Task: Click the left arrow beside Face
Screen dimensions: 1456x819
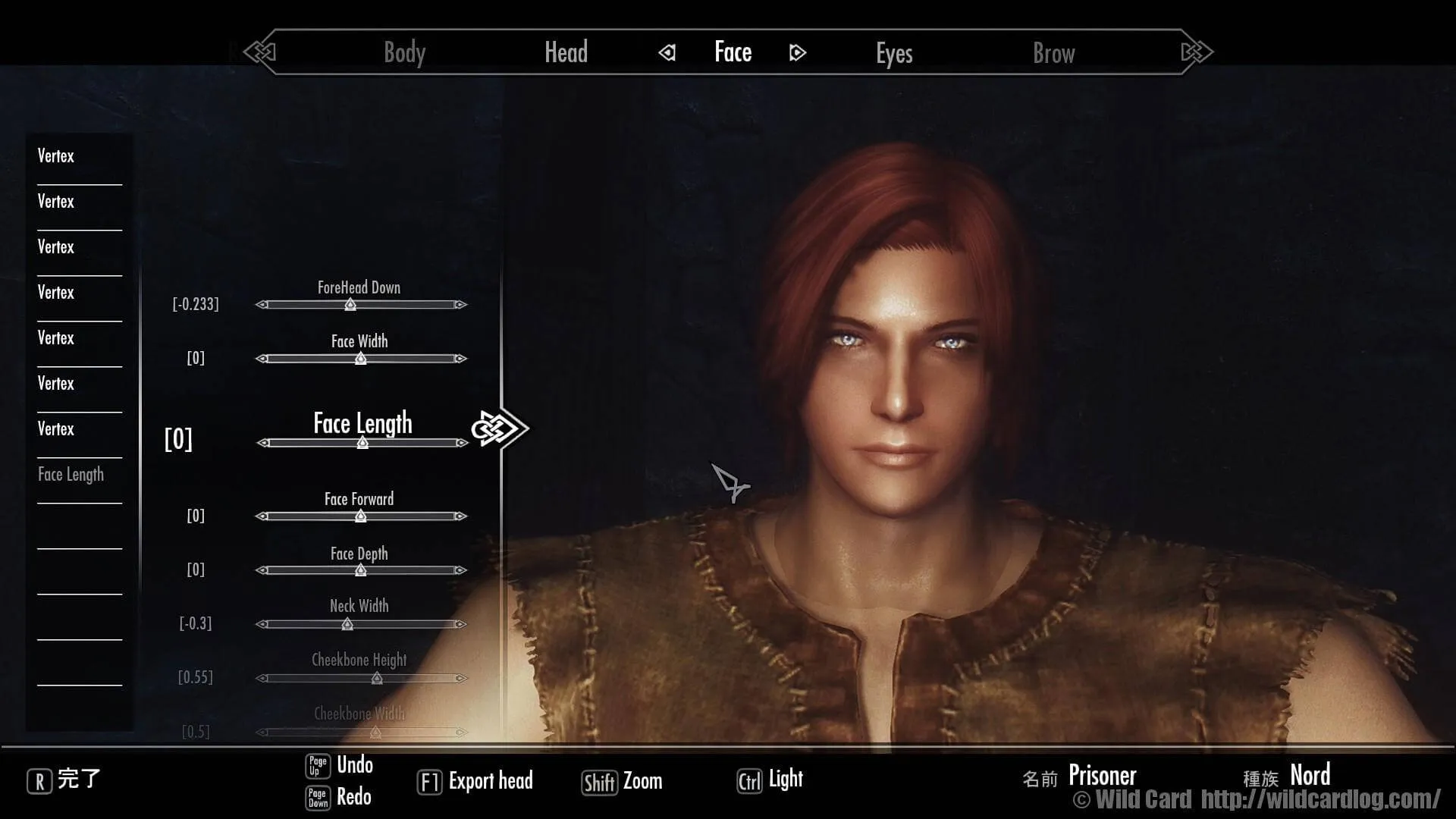Action: click(x=667, y=53)
